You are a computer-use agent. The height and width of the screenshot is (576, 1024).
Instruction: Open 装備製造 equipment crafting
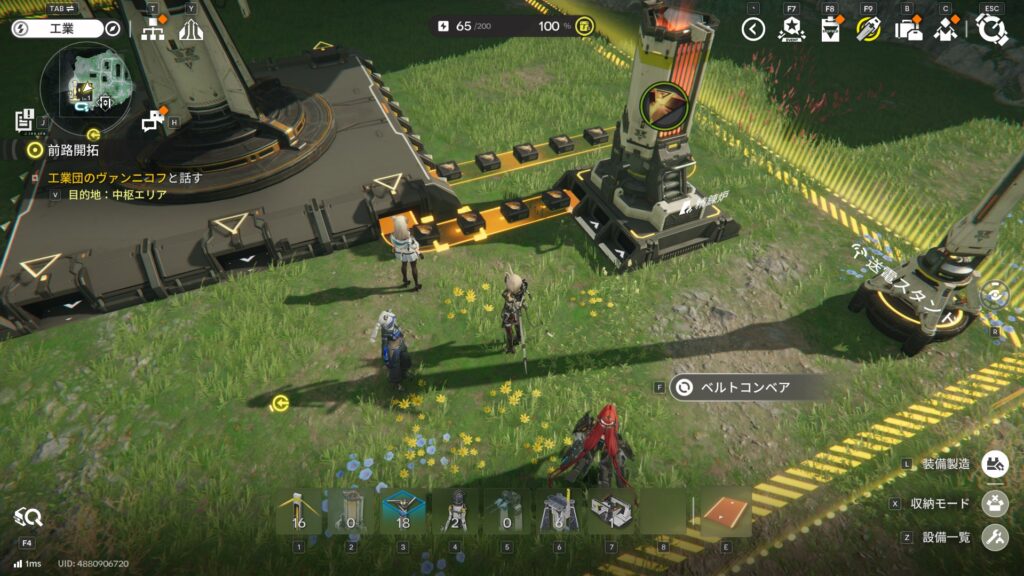994,464
